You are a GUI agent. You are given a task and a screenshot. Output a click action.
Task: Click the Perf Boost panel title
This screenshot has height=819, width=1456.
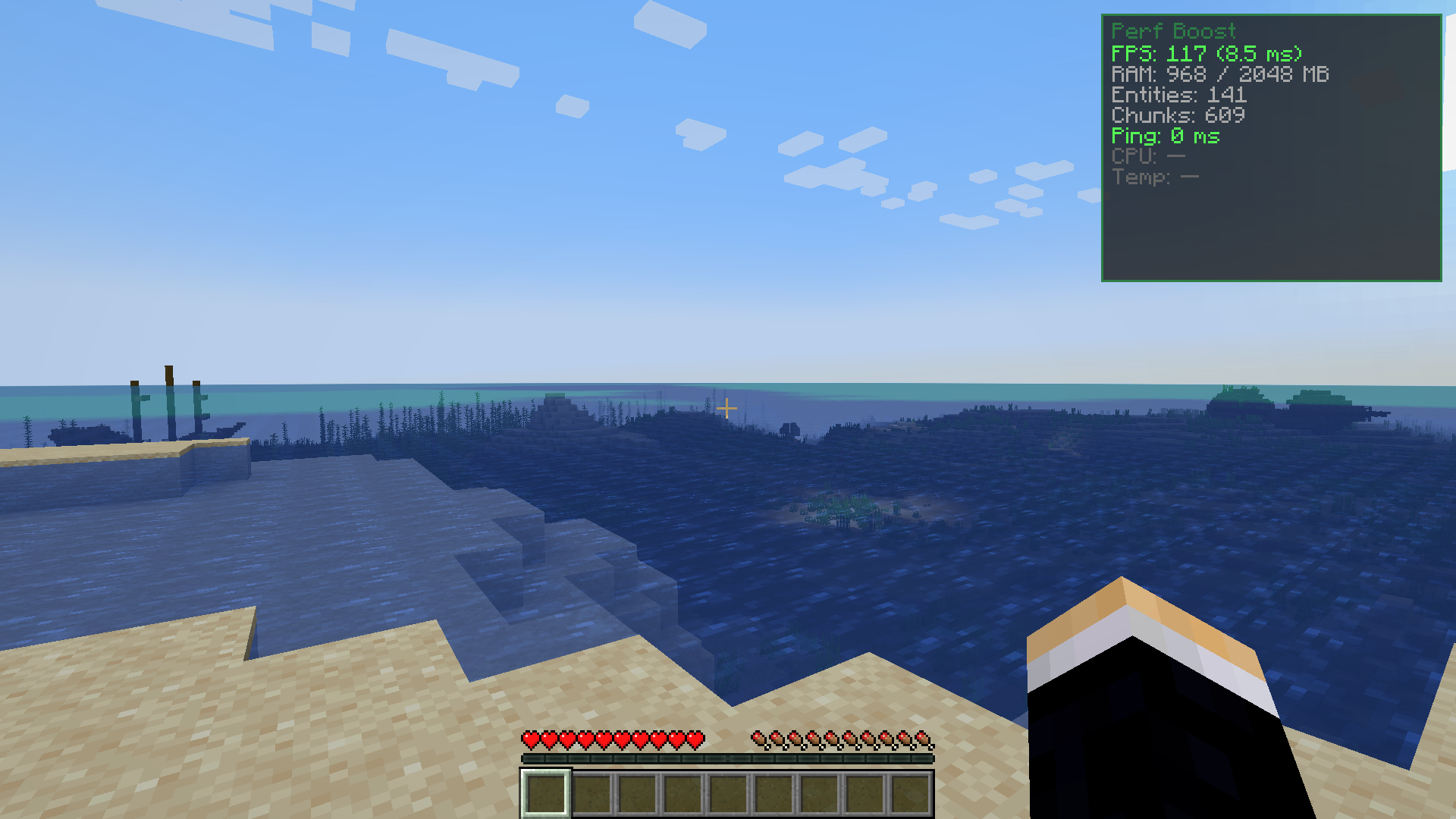[1174, 32]
